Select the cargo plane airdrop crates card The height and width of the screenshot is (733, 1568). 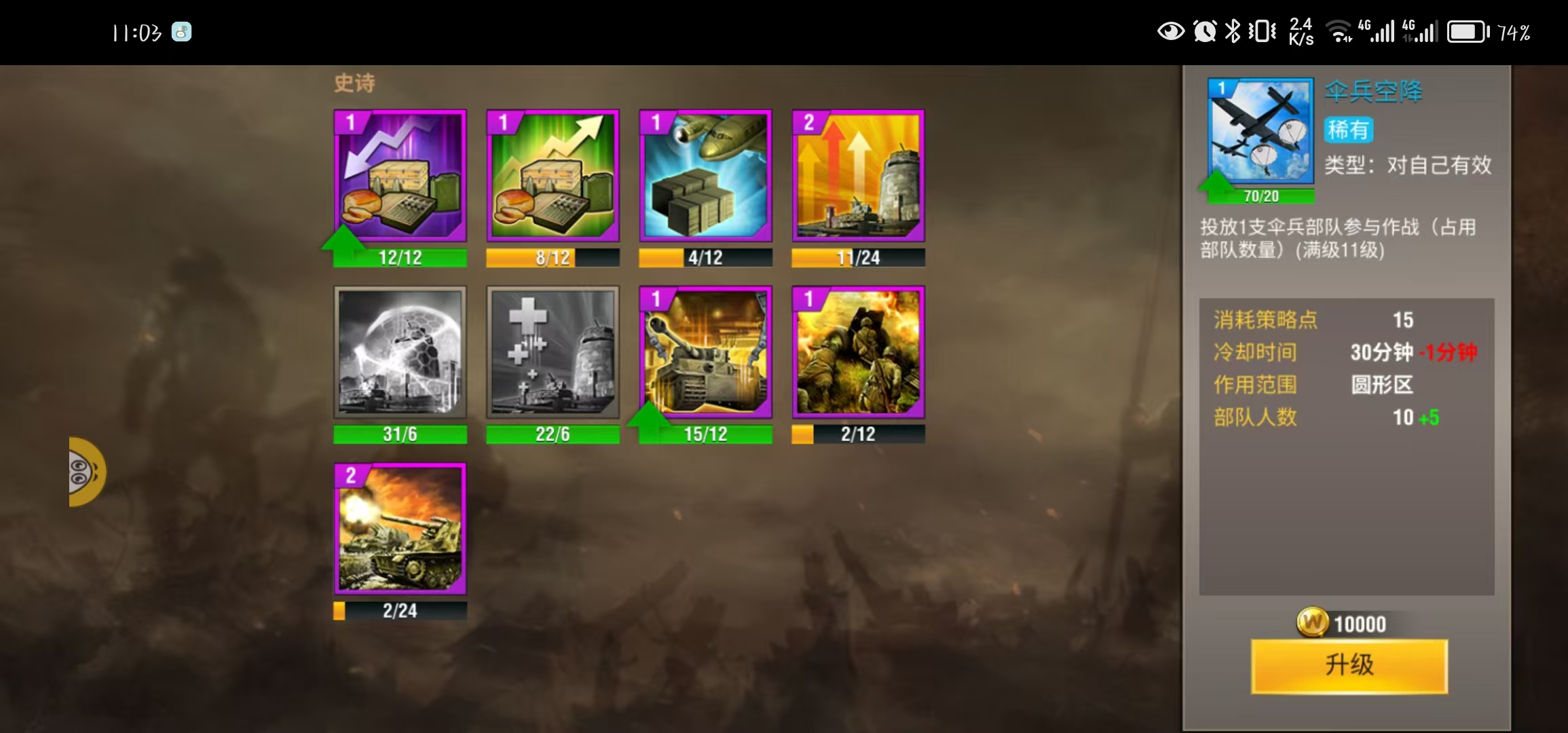click(705, 176)
